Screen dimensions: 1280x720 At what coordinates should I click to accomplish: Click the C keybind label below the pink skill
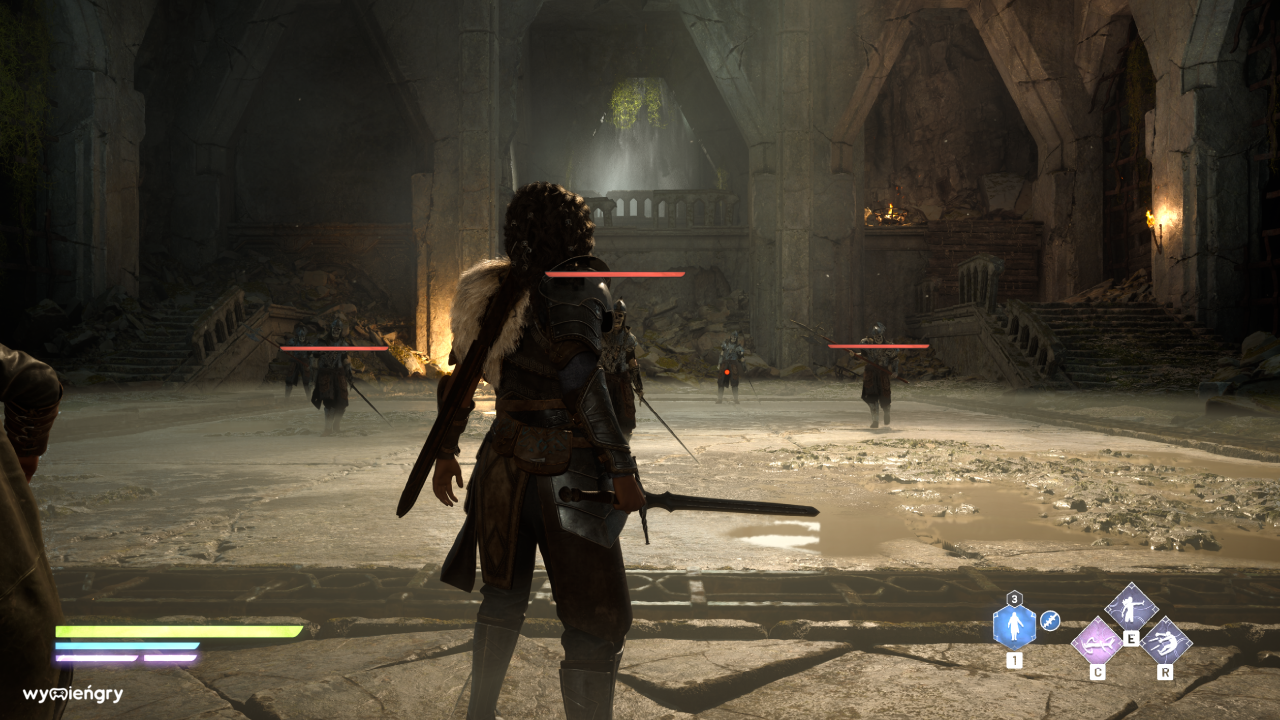point(1098,673)
